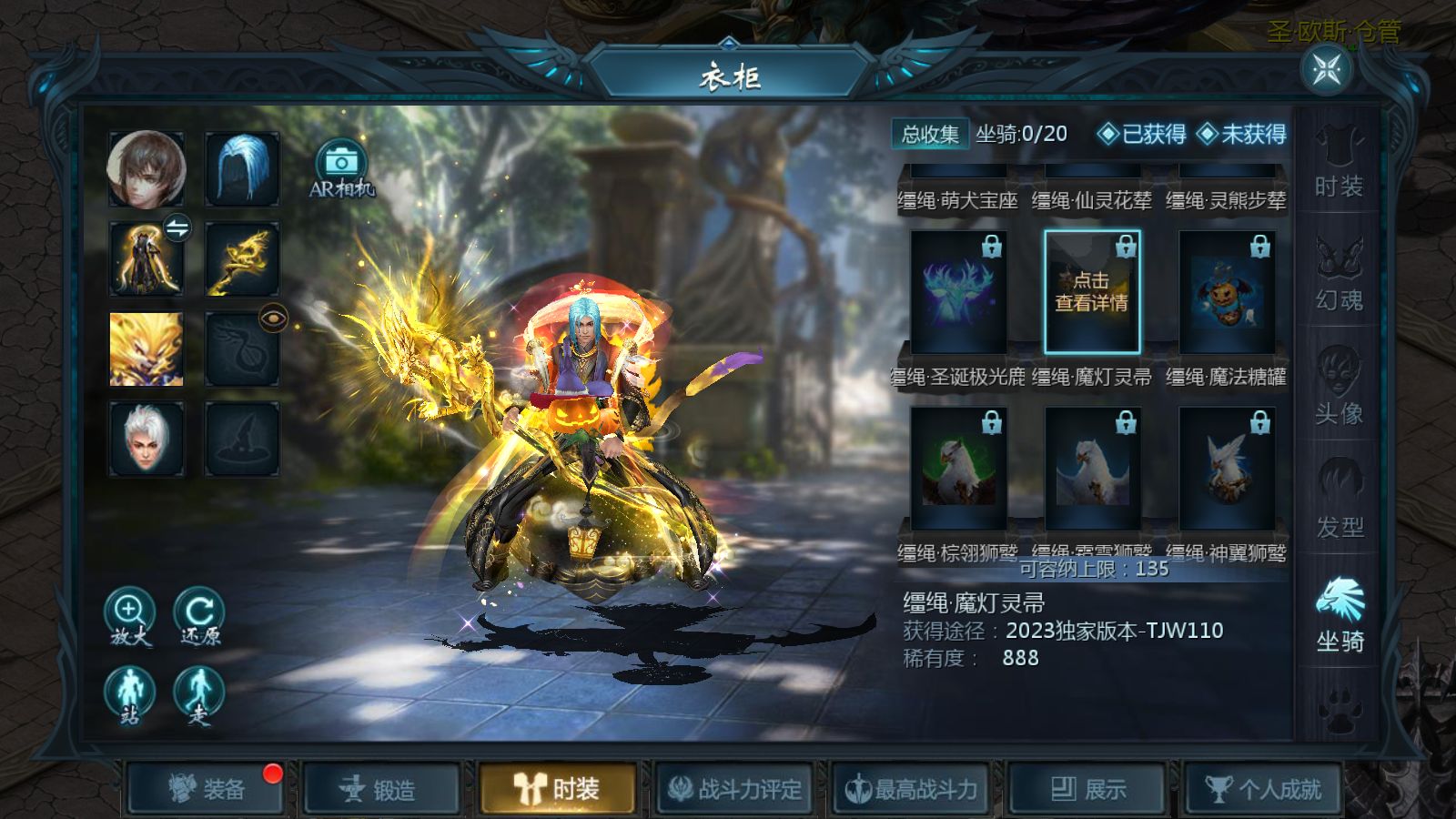Open 个人成就 achievements tab
This screenshot has width=1456, height=819.
[1263, 789]
